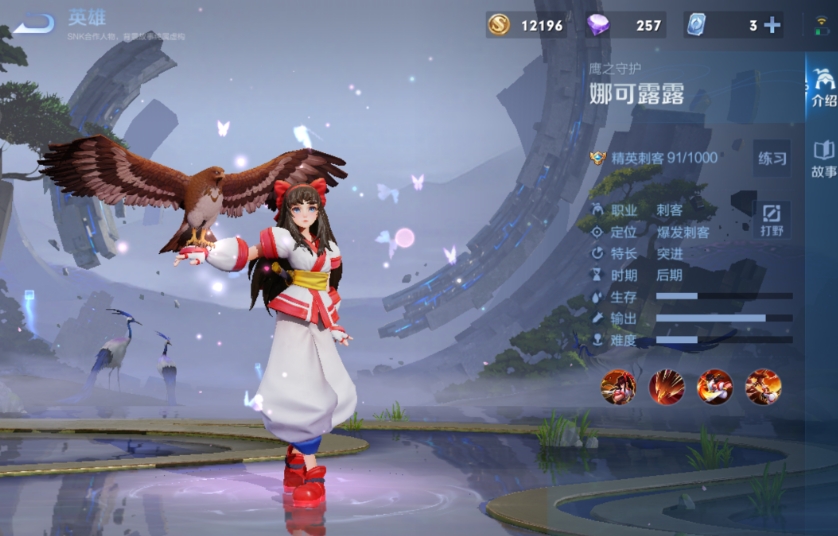Tap the 精英刺客 mastery badge
This screenshot has height=536, width=838.
click(x=599, y=158)
